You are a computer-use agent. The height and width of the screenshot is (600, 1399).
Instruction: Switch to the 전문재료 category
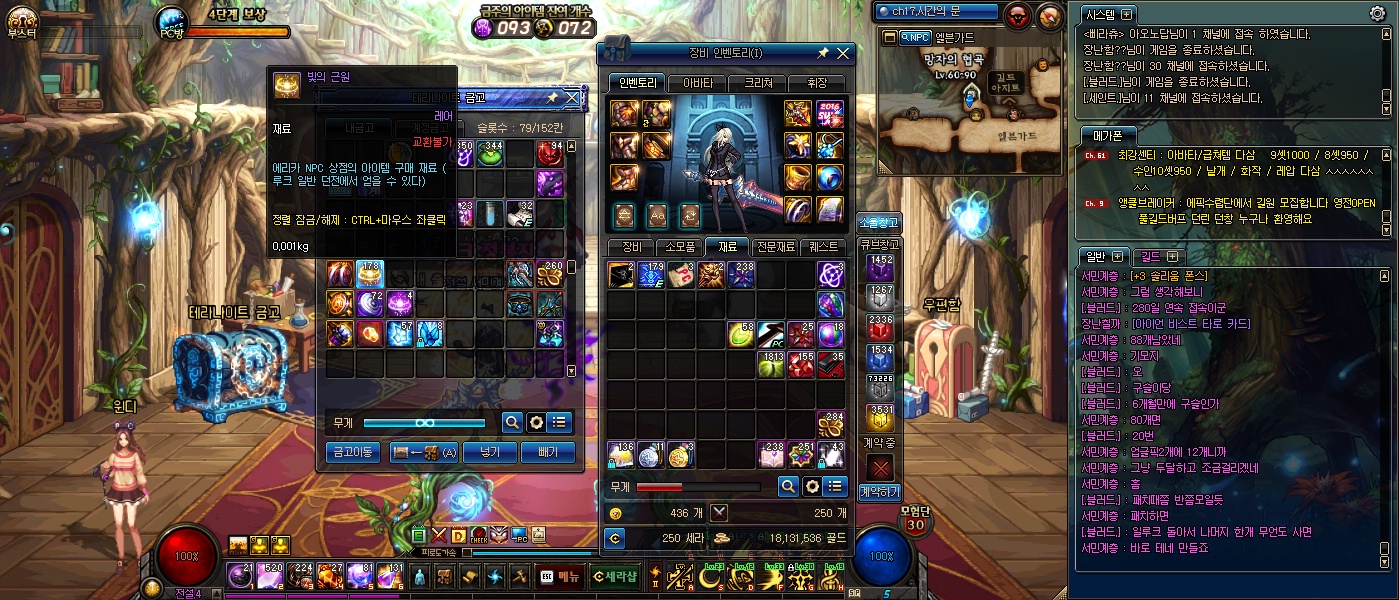click(x=776, y=246)
